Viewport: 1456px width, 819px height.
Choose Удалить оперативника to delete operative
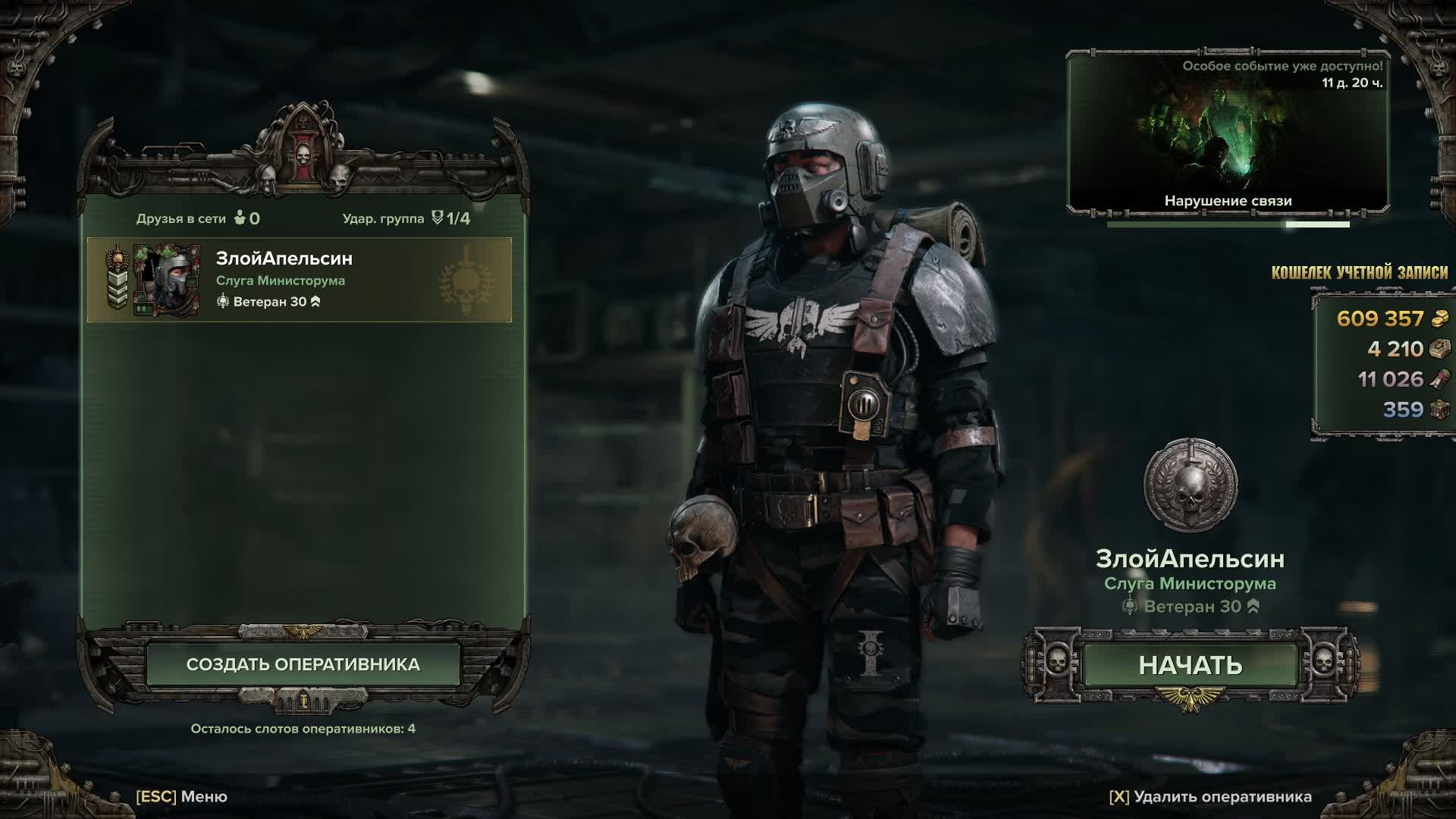1210,797
